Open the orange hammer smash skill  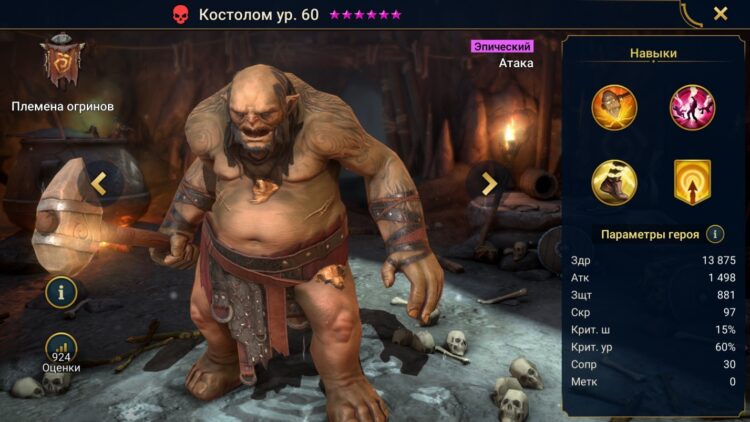coord(614,108)
